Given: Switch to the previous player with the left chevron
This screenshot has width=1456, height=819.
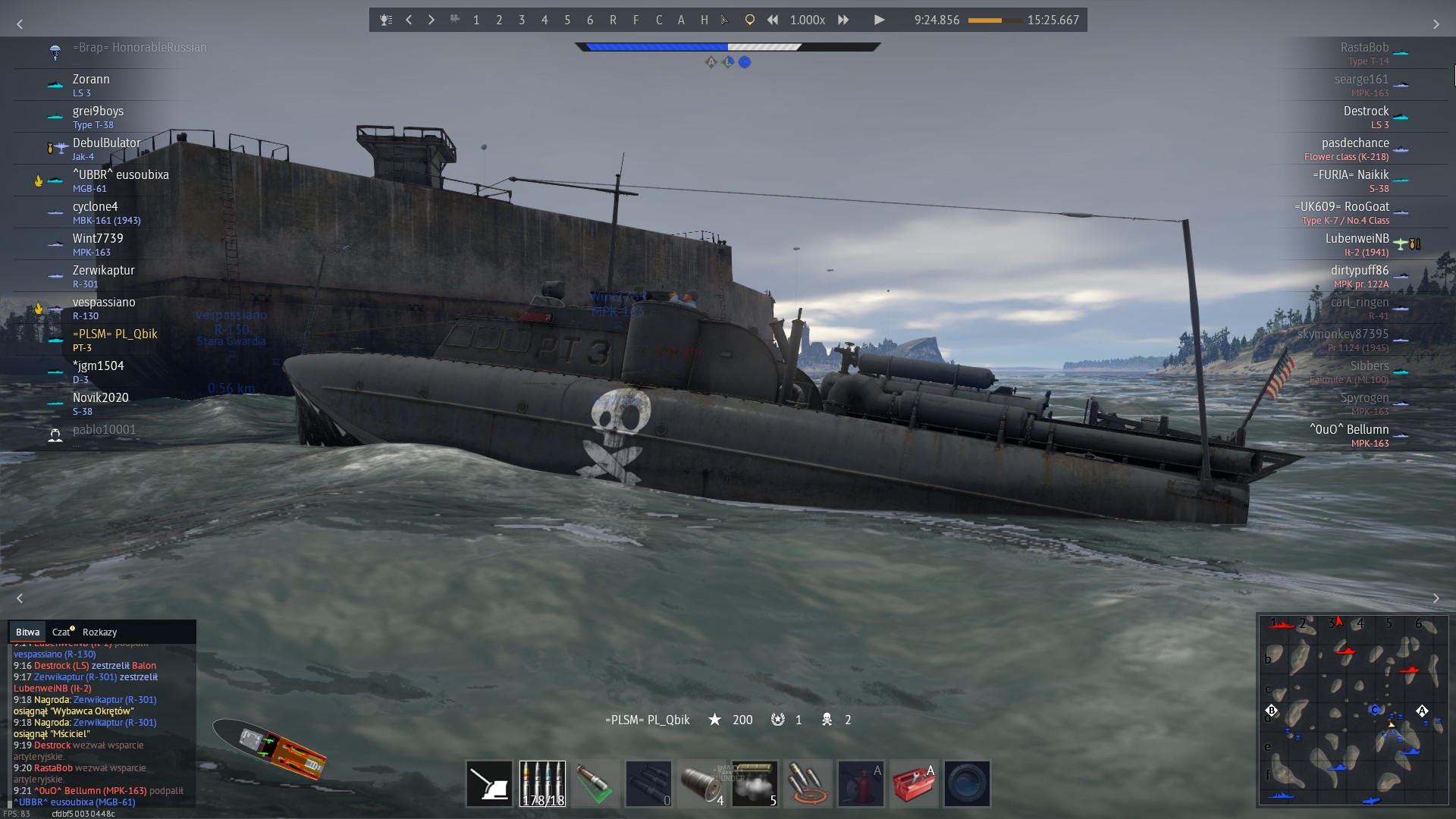Looking at the screenshot, I should coord(409,20).
